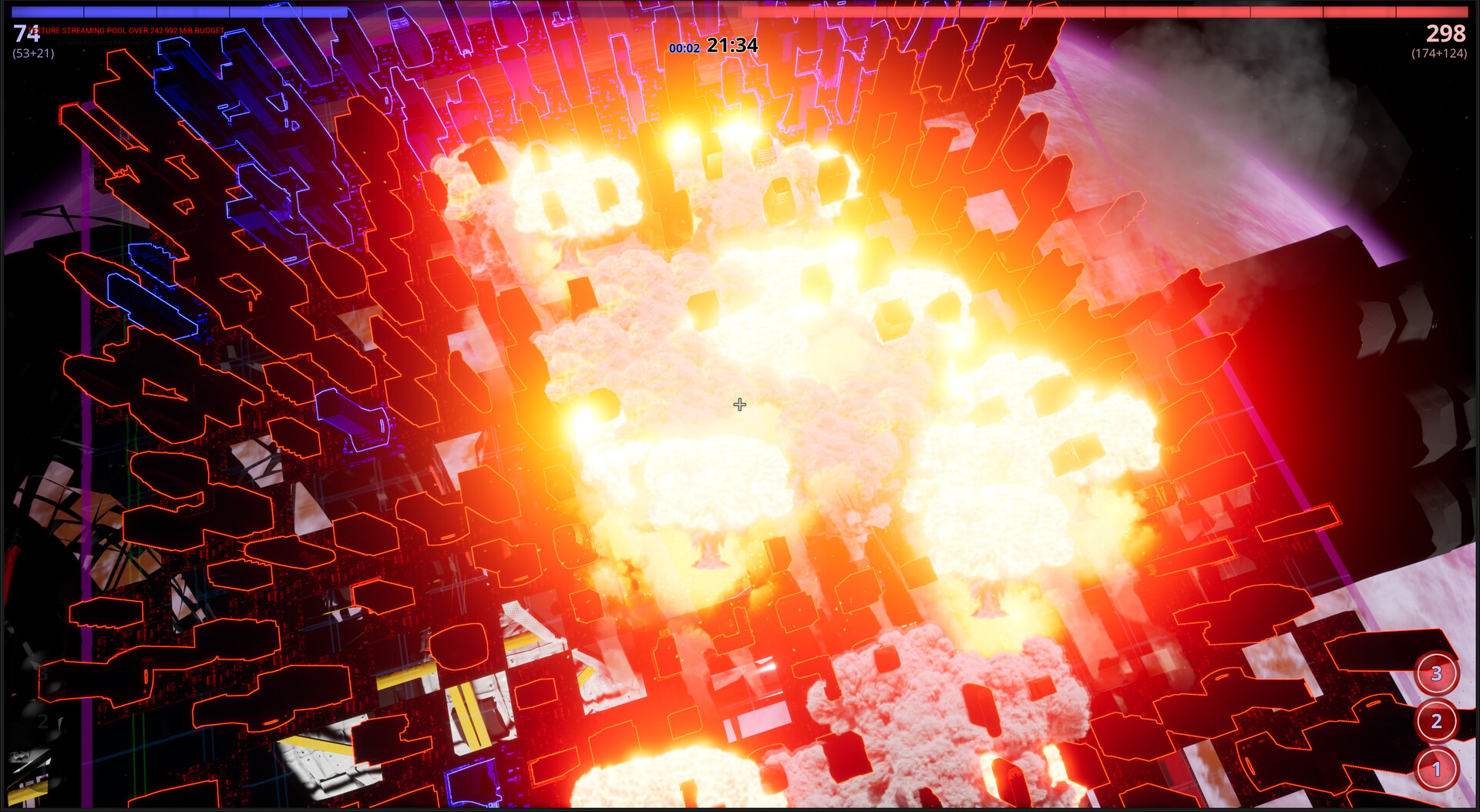Open the blue team health bar panel
This screenshot has height=812, width=1480.
tap(177, 11)
